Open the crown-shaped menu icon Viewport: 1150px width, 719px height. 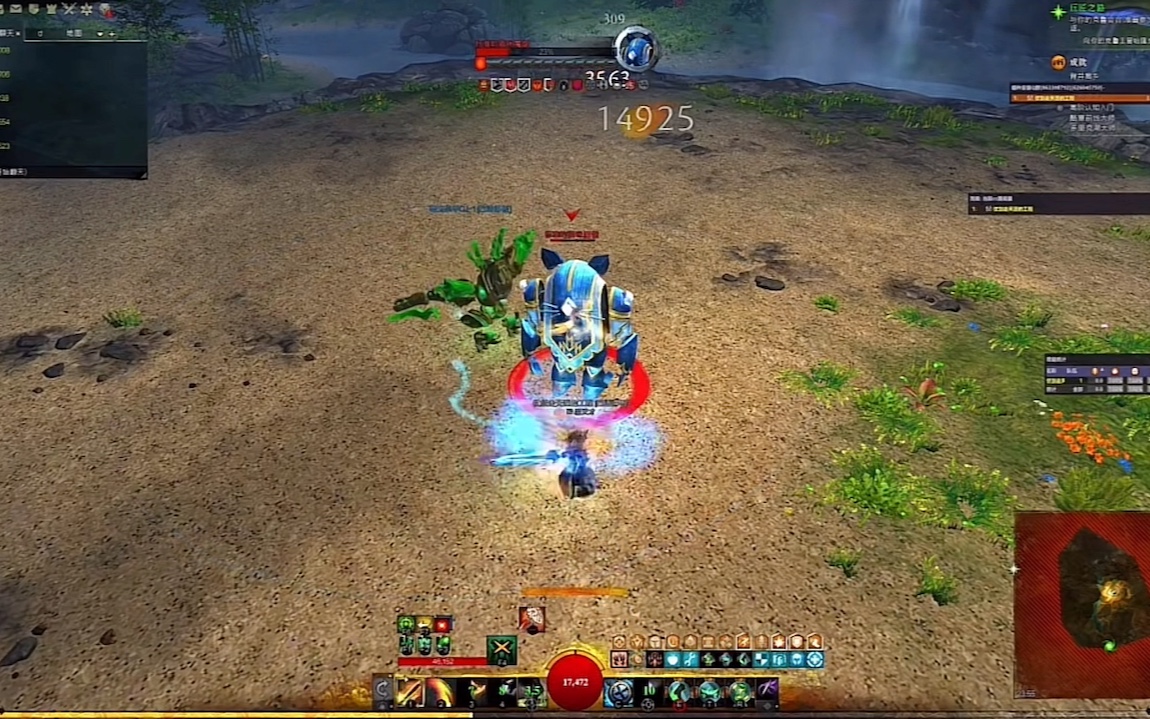click(50, 9)
